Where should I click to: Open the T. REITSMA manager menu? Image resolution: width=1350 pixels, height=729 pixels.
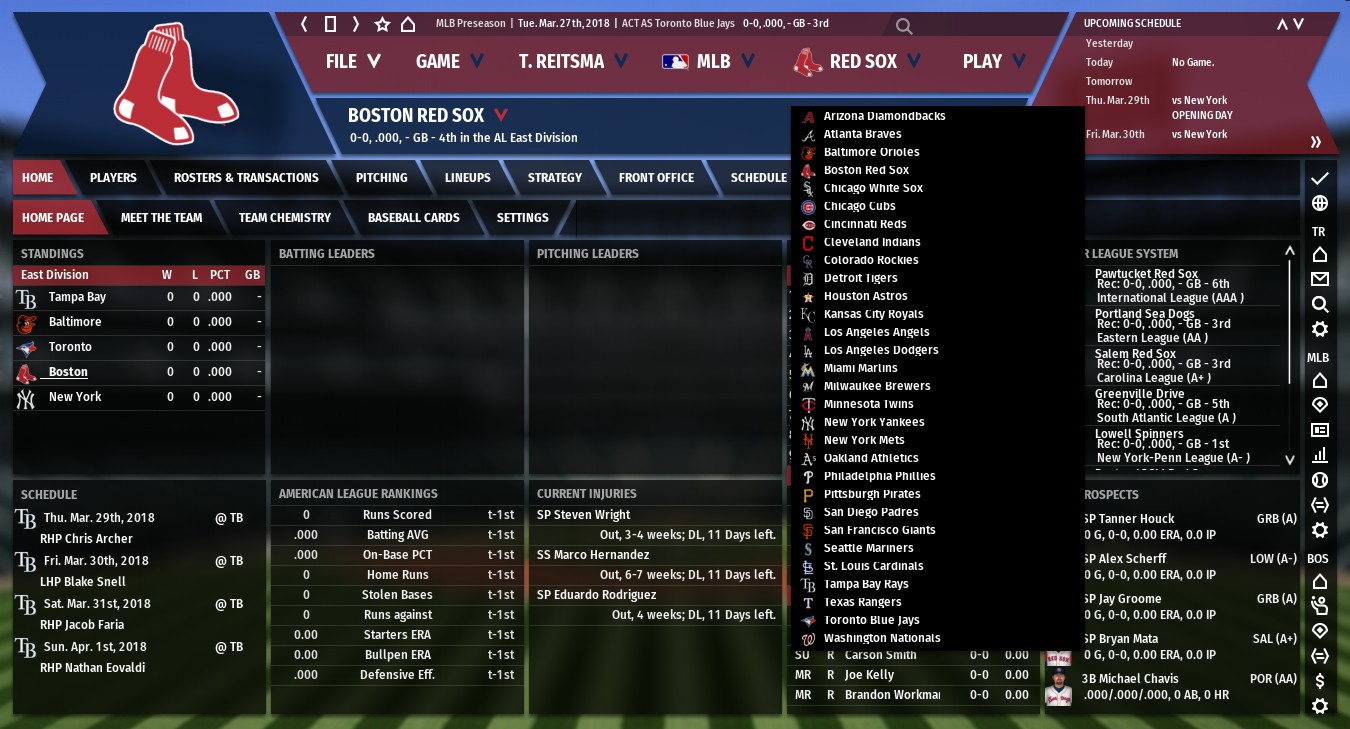point(572,62)
